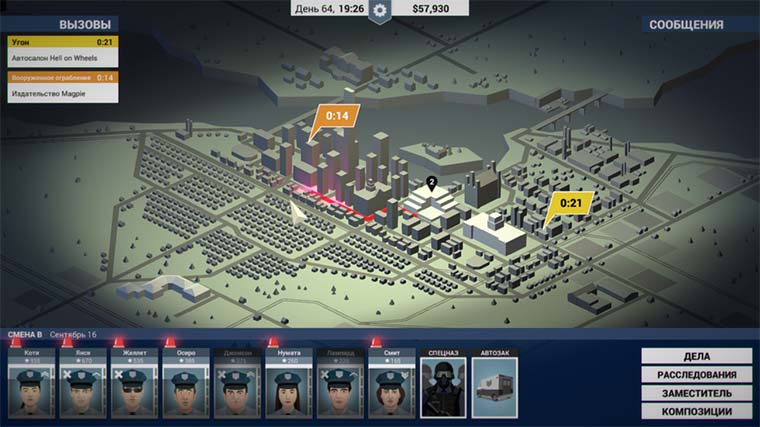Select the armed robbery call at Издательство Magpie
The width and height of the screenshot is (760, 427).
(x=61, y=86)
